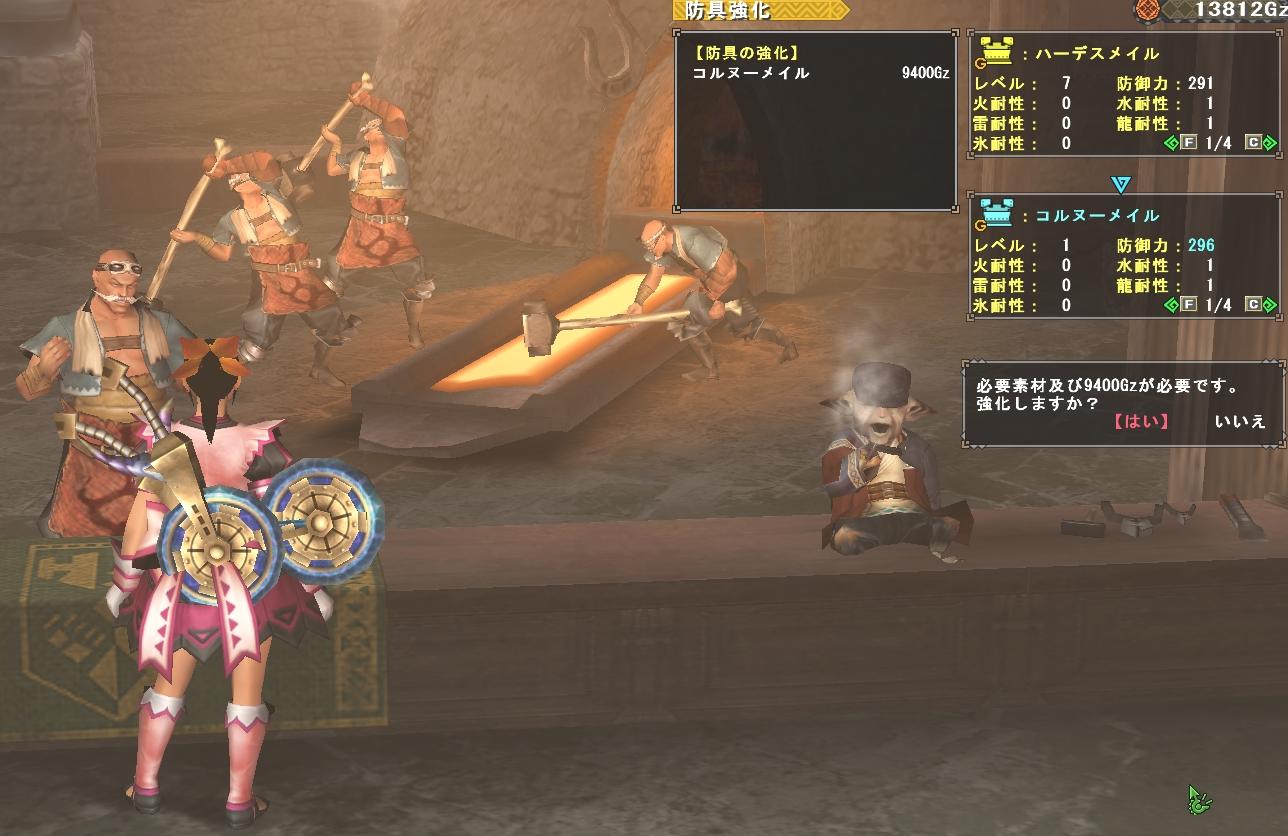Confirm the upgrade by choosing はい
Viewport: 1288px width, 836px height.
pyautogui.click(x=1140, y=421)
